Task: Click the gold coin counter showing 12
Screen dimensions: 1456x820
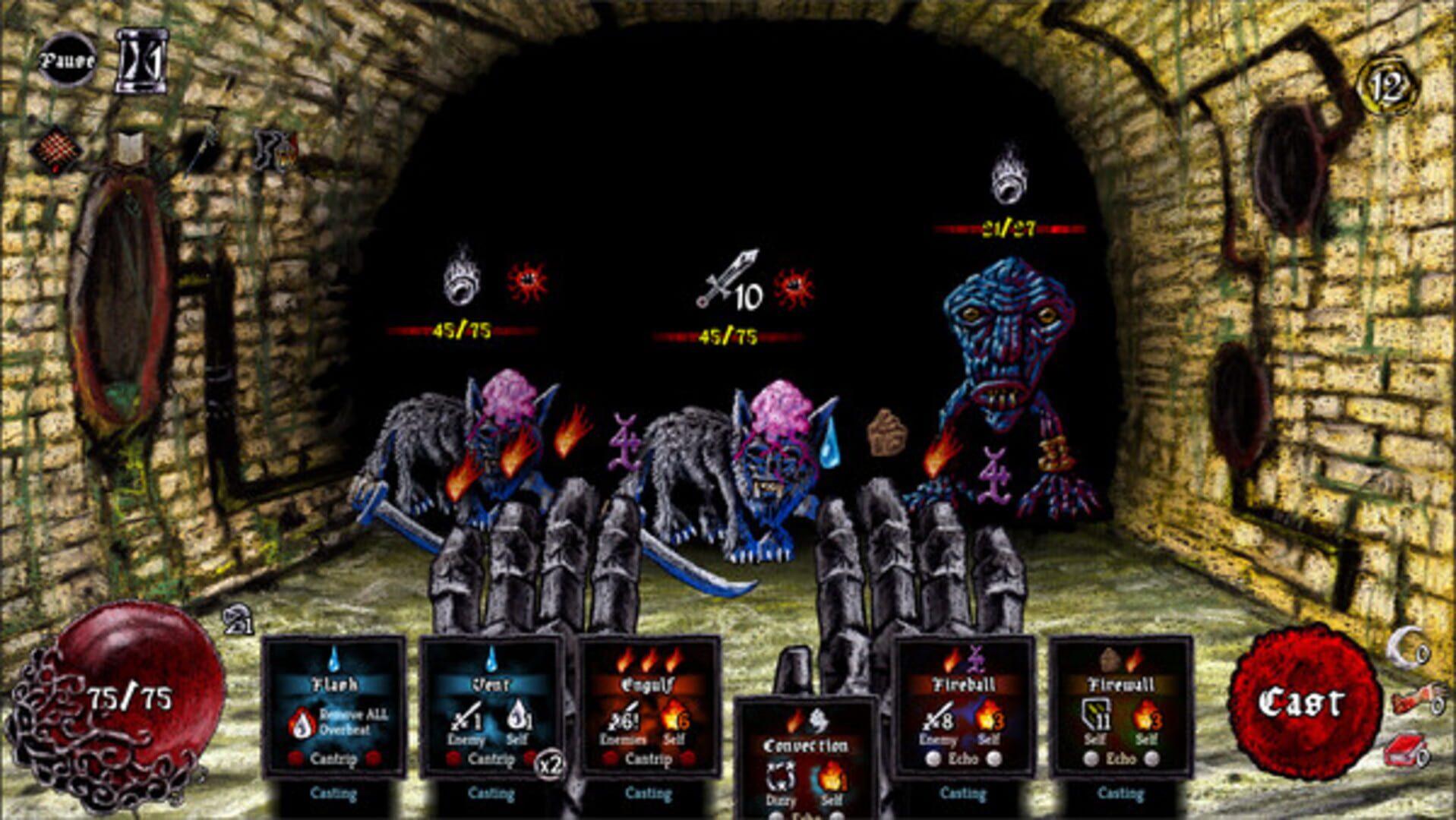Action: point(1385,84)
